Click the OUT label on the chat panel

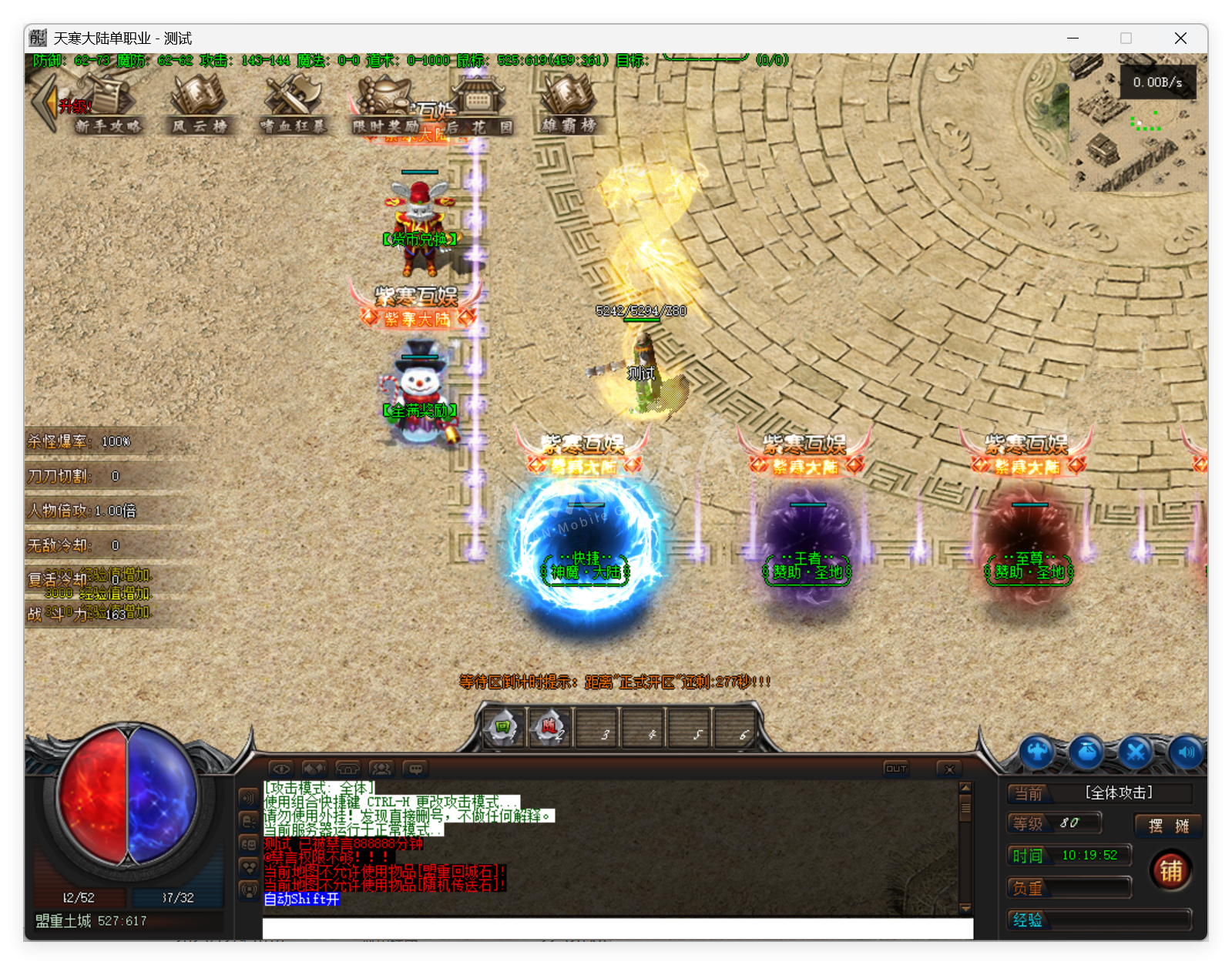895,768
